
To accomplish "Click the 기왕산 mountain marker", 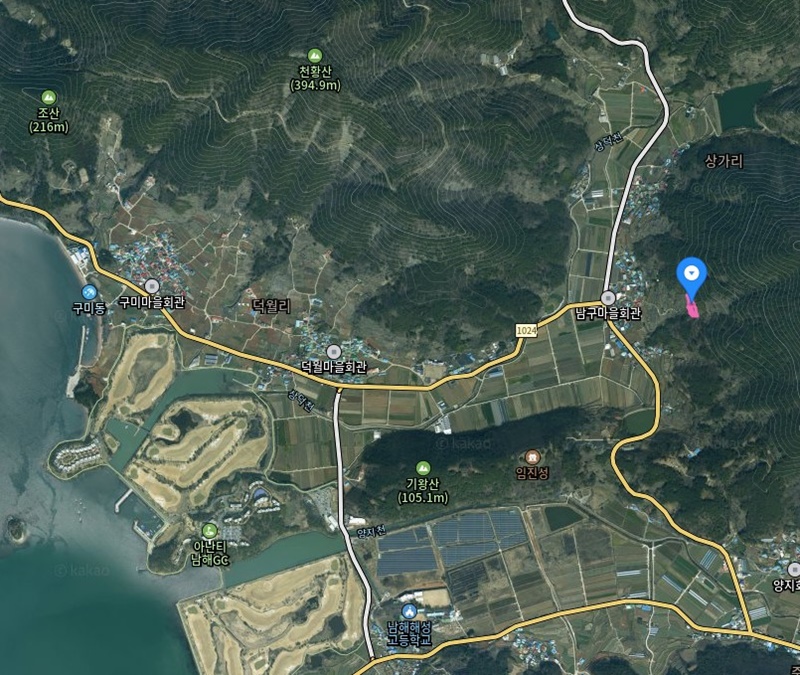I will (x=422, y=468).
